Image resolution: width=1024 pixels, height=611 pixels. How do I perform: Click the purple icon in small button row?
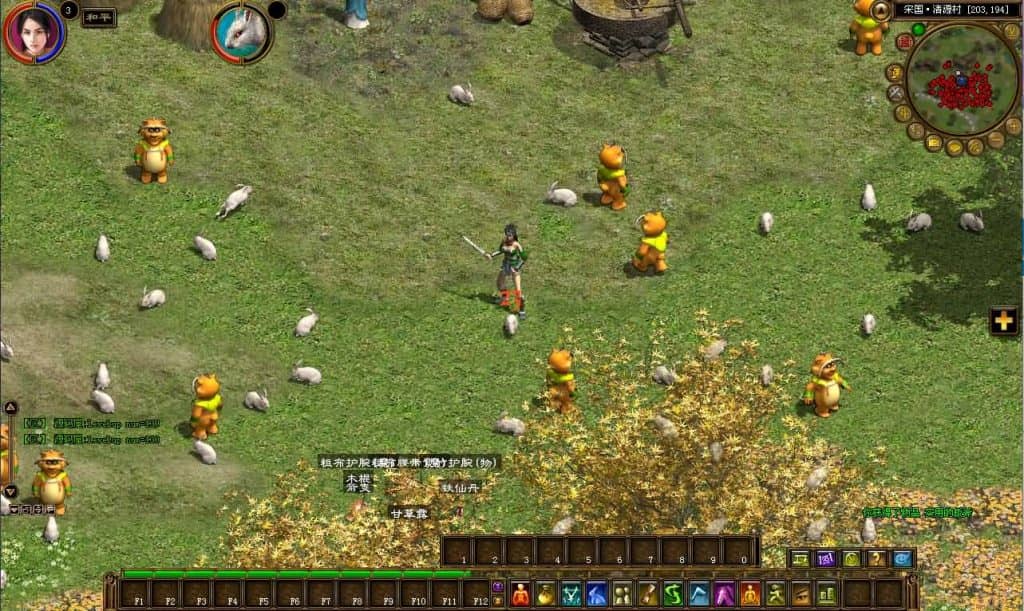pyautogui.click(x=826, y=559)
